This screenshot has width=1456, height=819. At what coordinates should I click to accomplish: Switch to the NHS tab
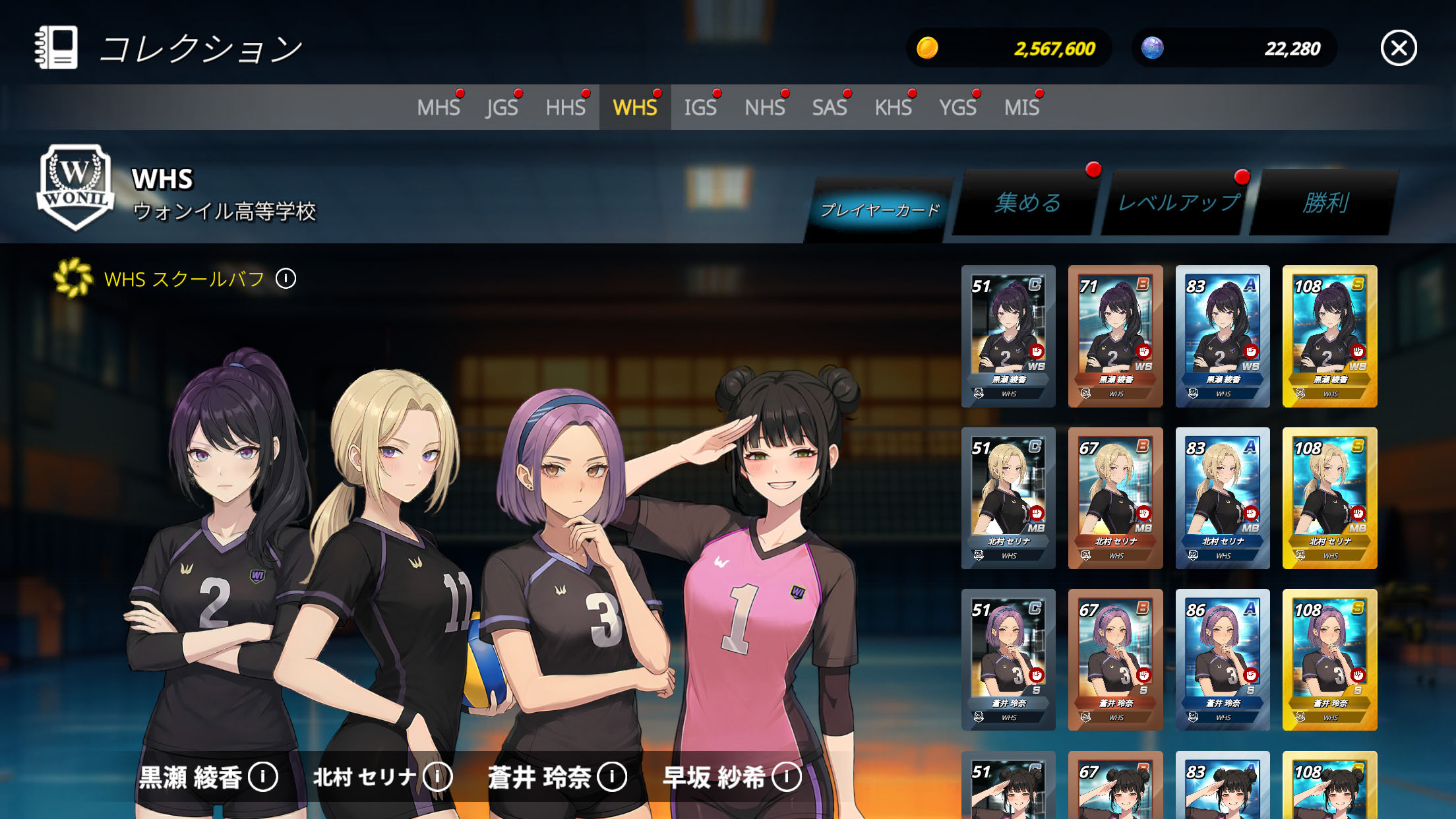(x=765, y=107)
